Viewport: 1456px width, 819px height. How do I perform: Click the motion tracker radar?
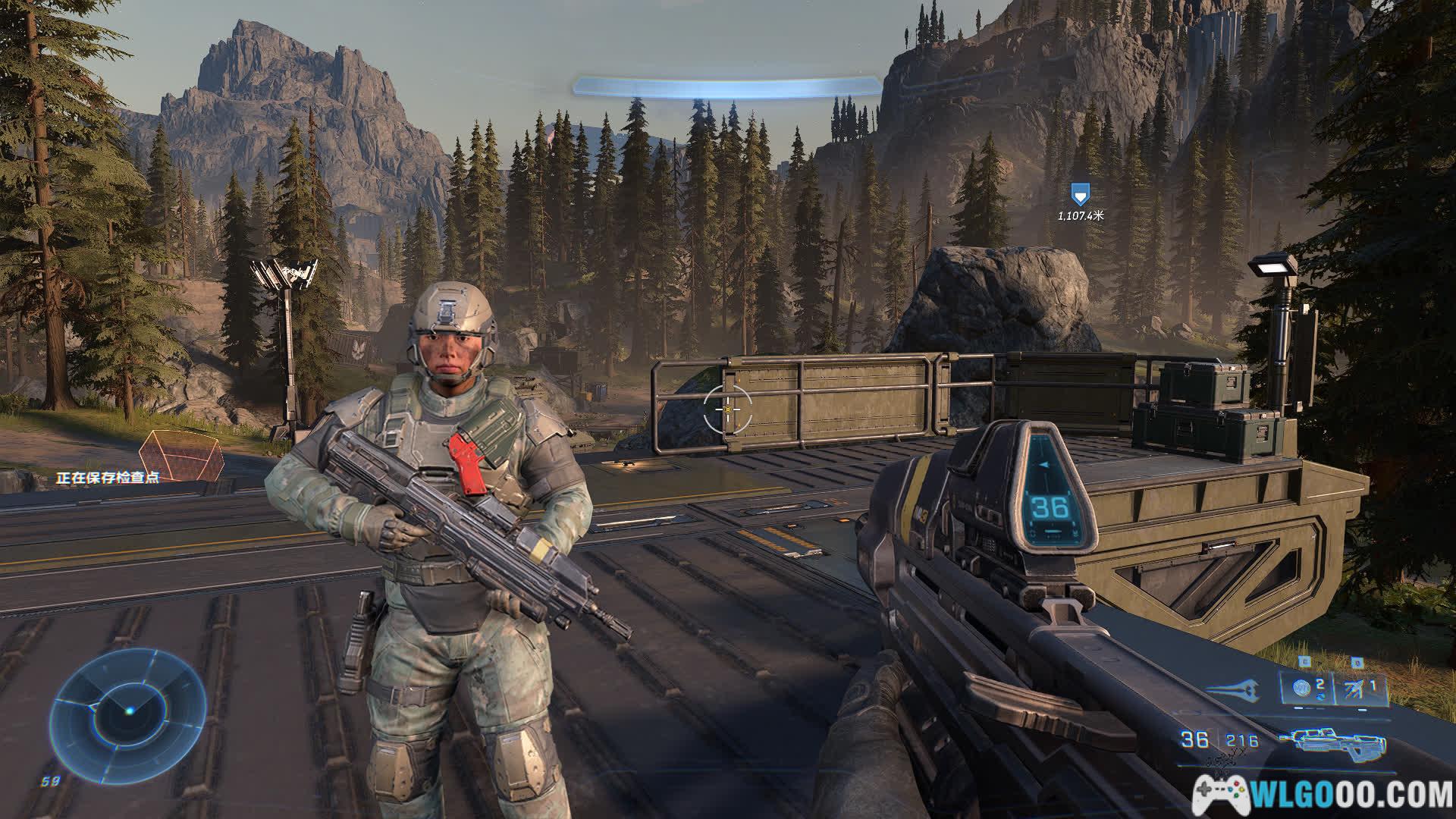click(x=128, y=711)
